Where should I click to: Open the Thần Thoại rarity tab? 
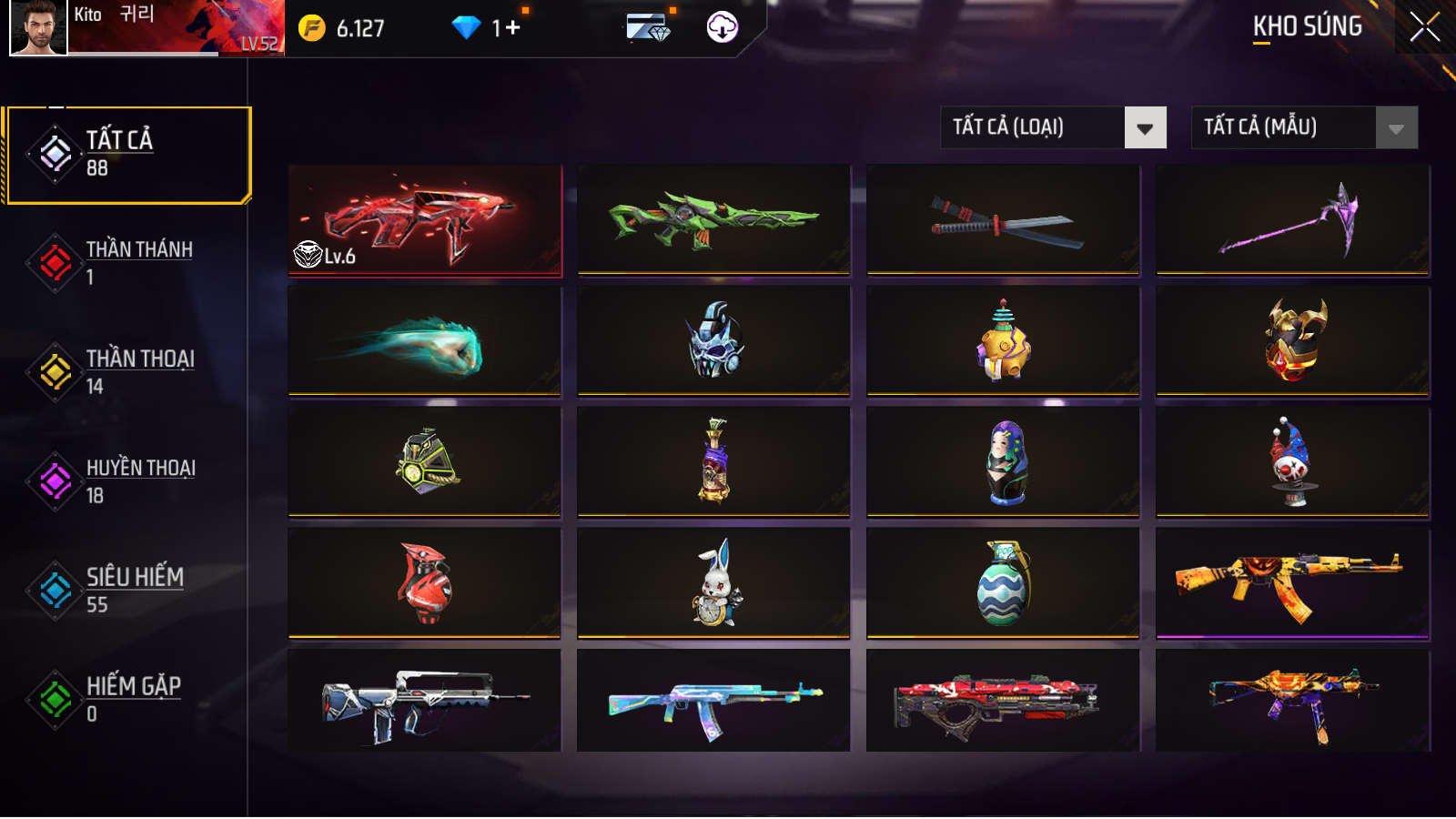click(x=127, y=371)
